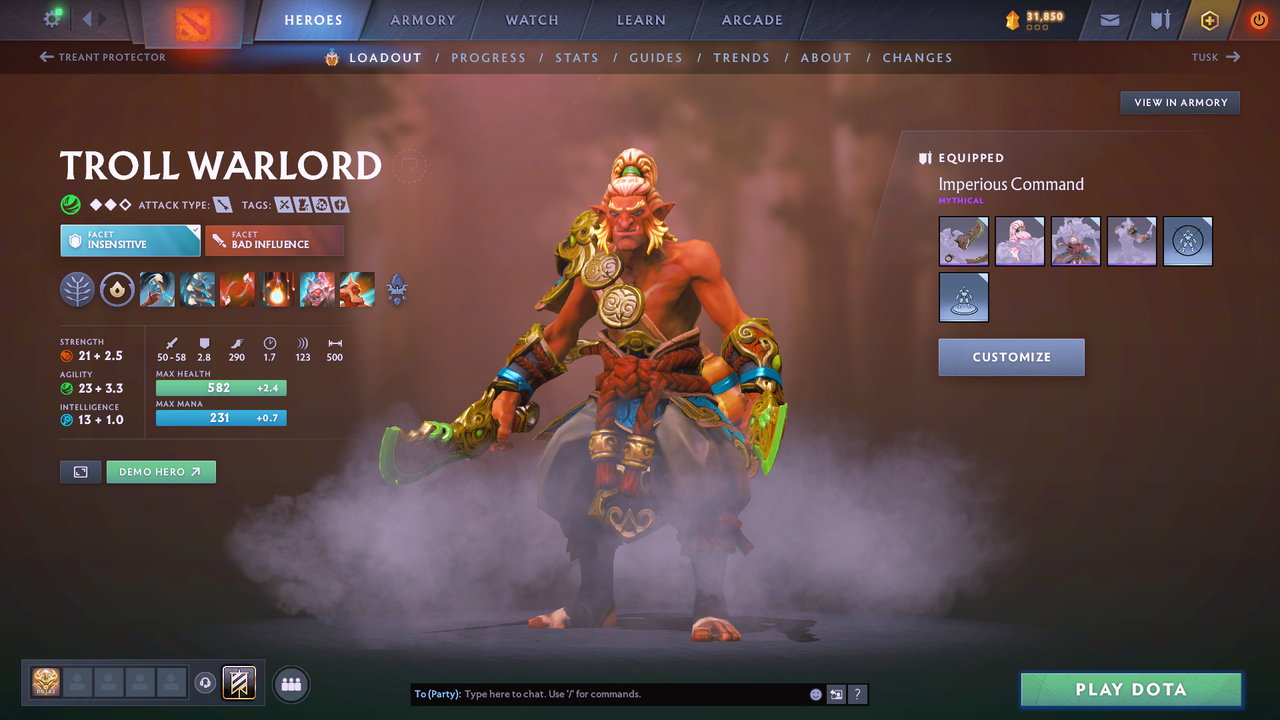The height and width of the screenshot is (720, 1280).
Task: Open the WATCH menu
Action: 531,20
